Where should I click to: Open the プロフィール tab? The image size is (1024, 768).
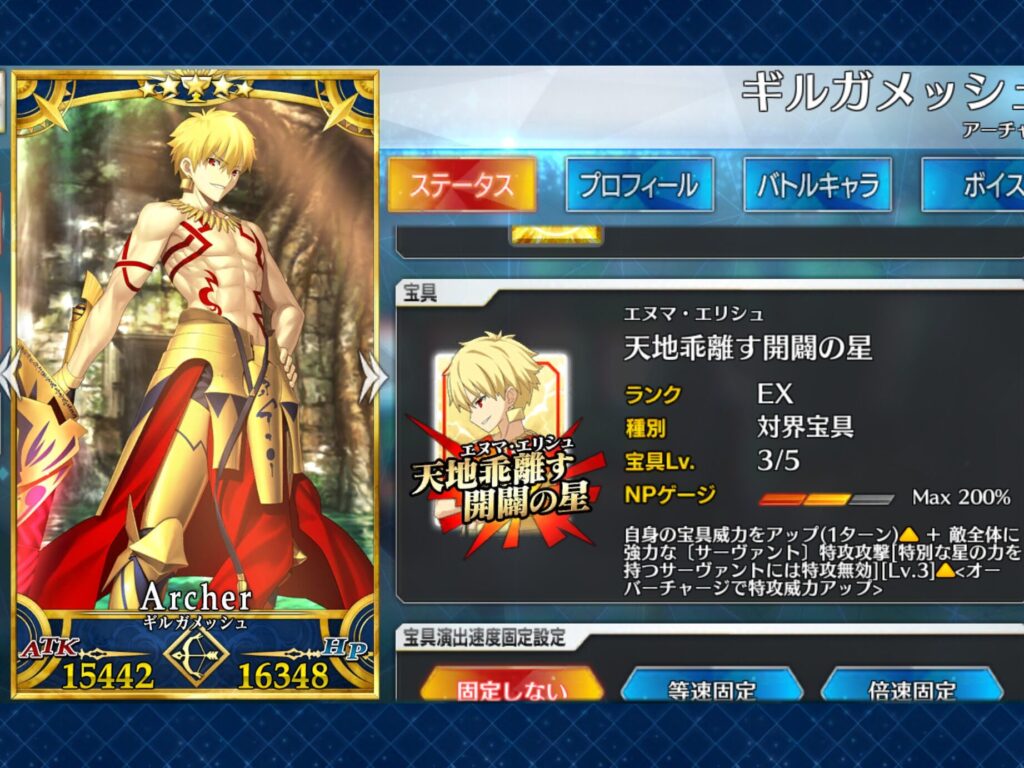click(x=639, y=185)
